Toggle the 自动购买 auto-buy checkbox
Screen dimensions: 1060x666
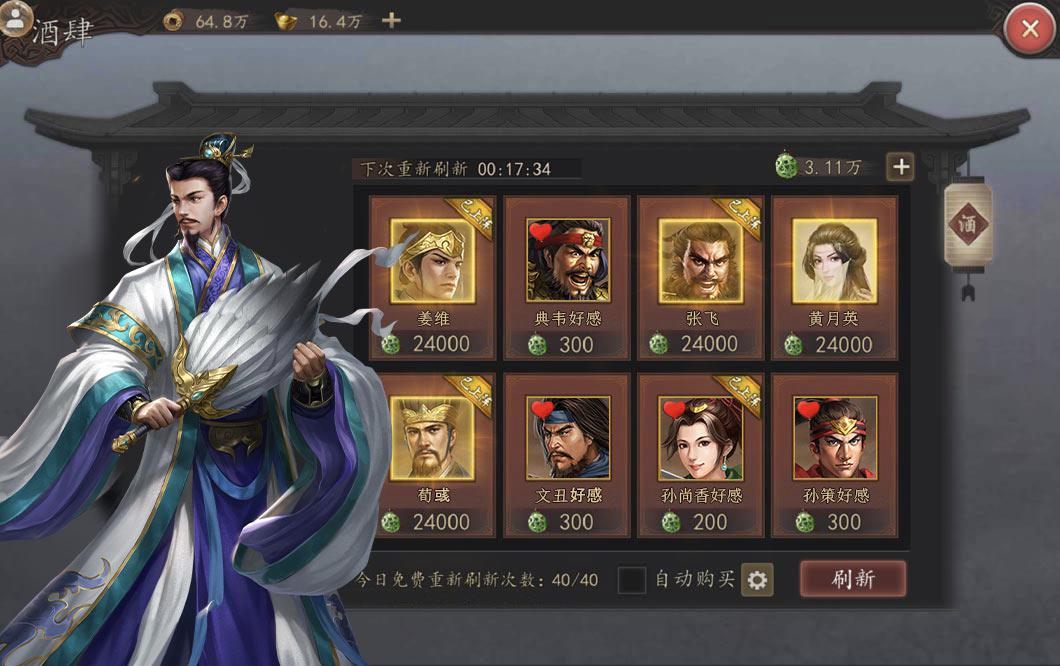tap(631, 579)
